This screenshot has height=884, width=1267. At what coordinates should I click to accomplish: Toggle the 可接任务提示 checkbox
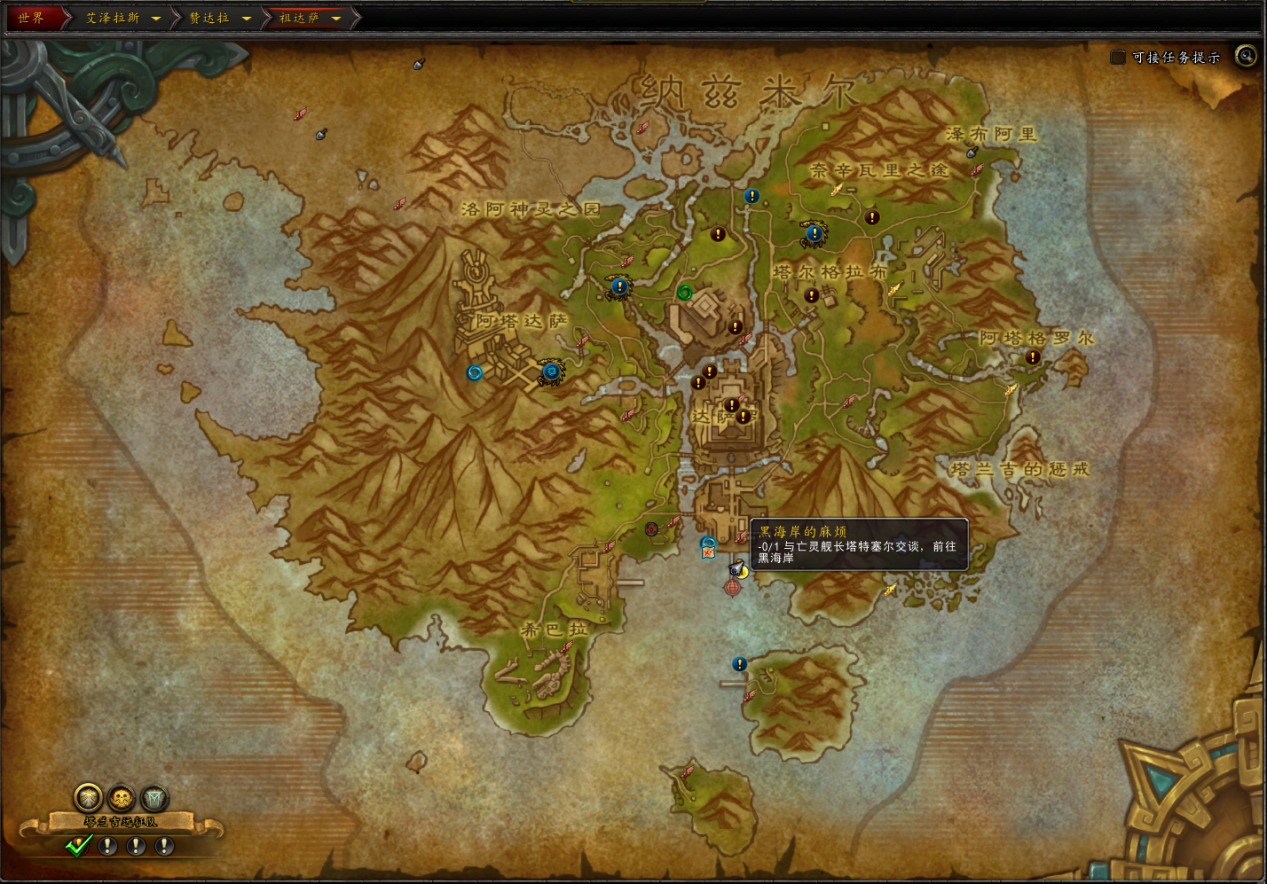click(1118, 57)
